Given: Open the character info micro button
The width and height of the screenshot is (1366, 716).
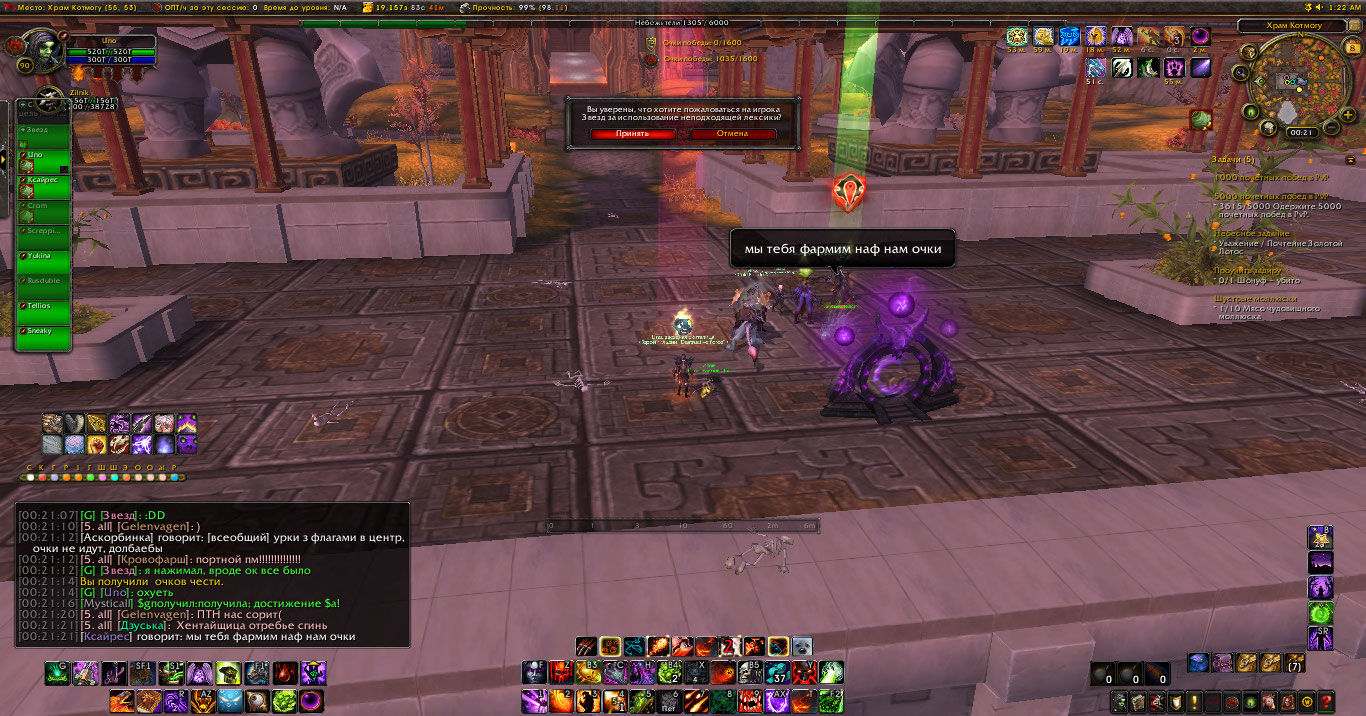Looking at the screenshot, I should 1121,701.
